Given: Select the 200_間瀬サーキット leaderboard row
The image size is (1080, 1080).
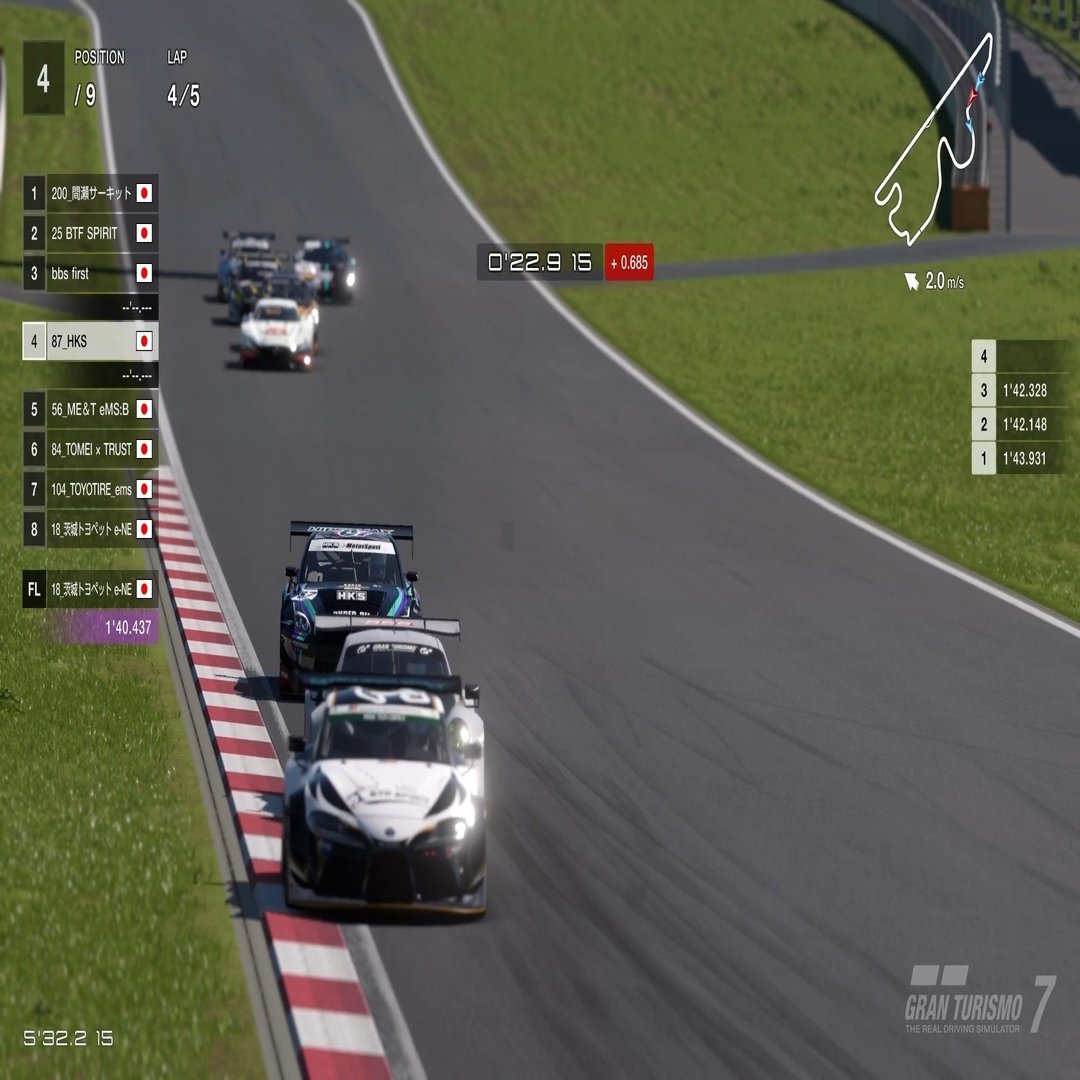Looking at the screenshot, I should pos(91,193).
